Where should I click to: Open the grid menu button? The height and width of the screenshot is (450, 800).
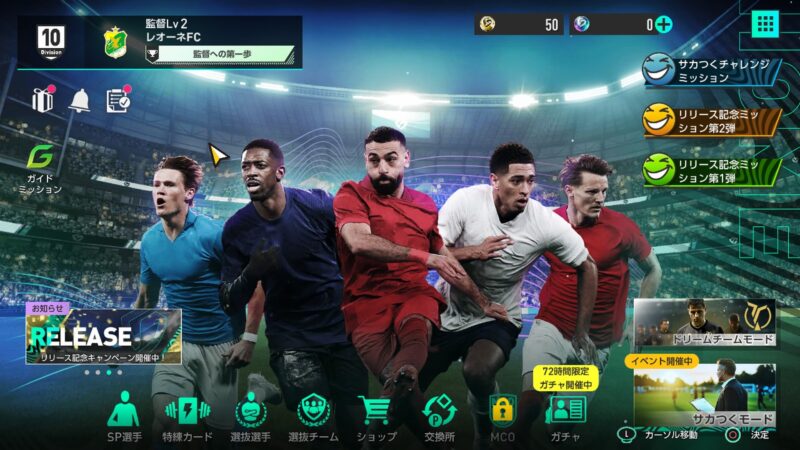[x=765, y=24]
